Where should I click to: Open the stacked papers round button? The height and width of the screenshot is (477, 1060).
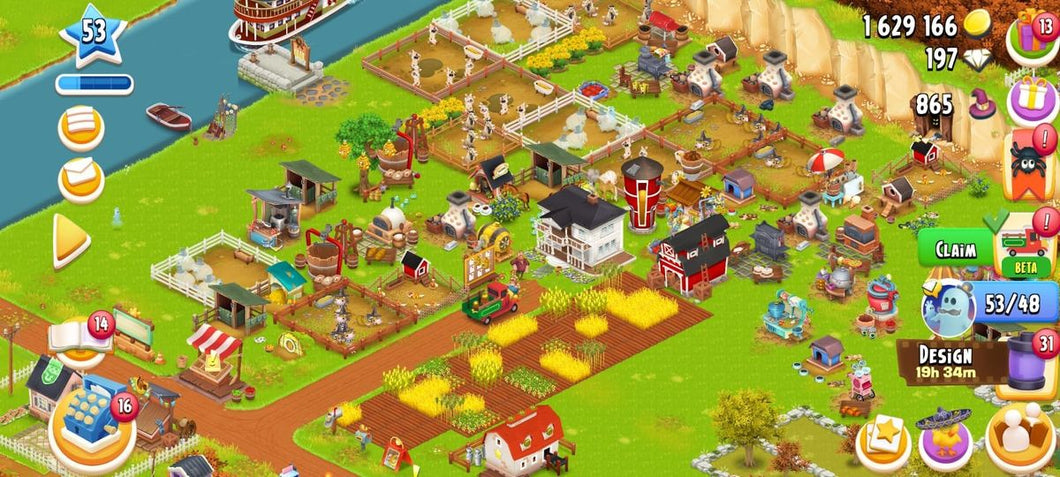[x=81, y=126]
